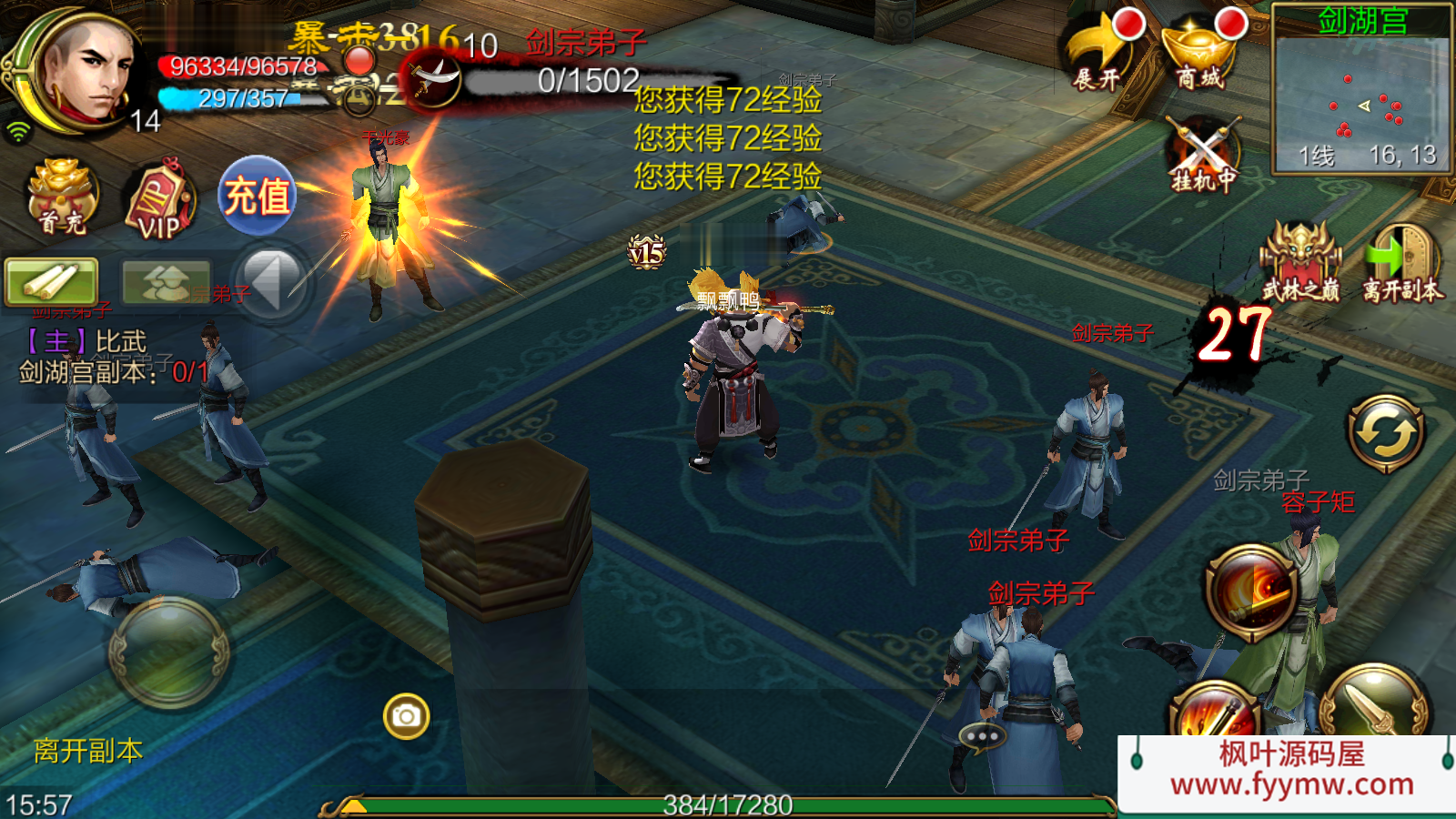The width and height of the screenshot is (1456, 819).
Task: Collapse the quest panel with arrow button
Action: click(271, 282)
